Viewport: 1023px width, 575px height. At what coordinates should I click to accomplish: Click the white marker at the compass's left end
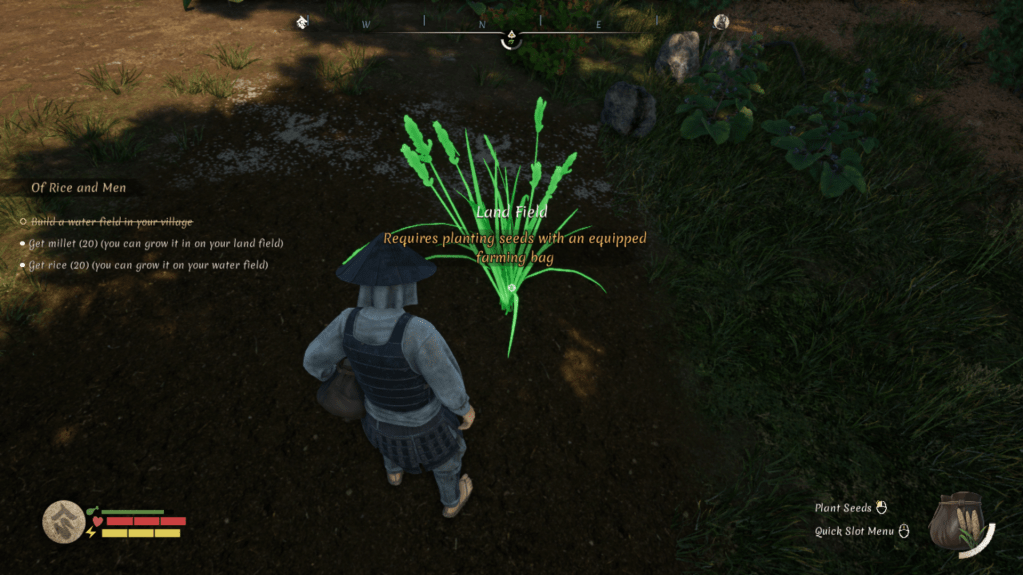(x=302, y=22)
